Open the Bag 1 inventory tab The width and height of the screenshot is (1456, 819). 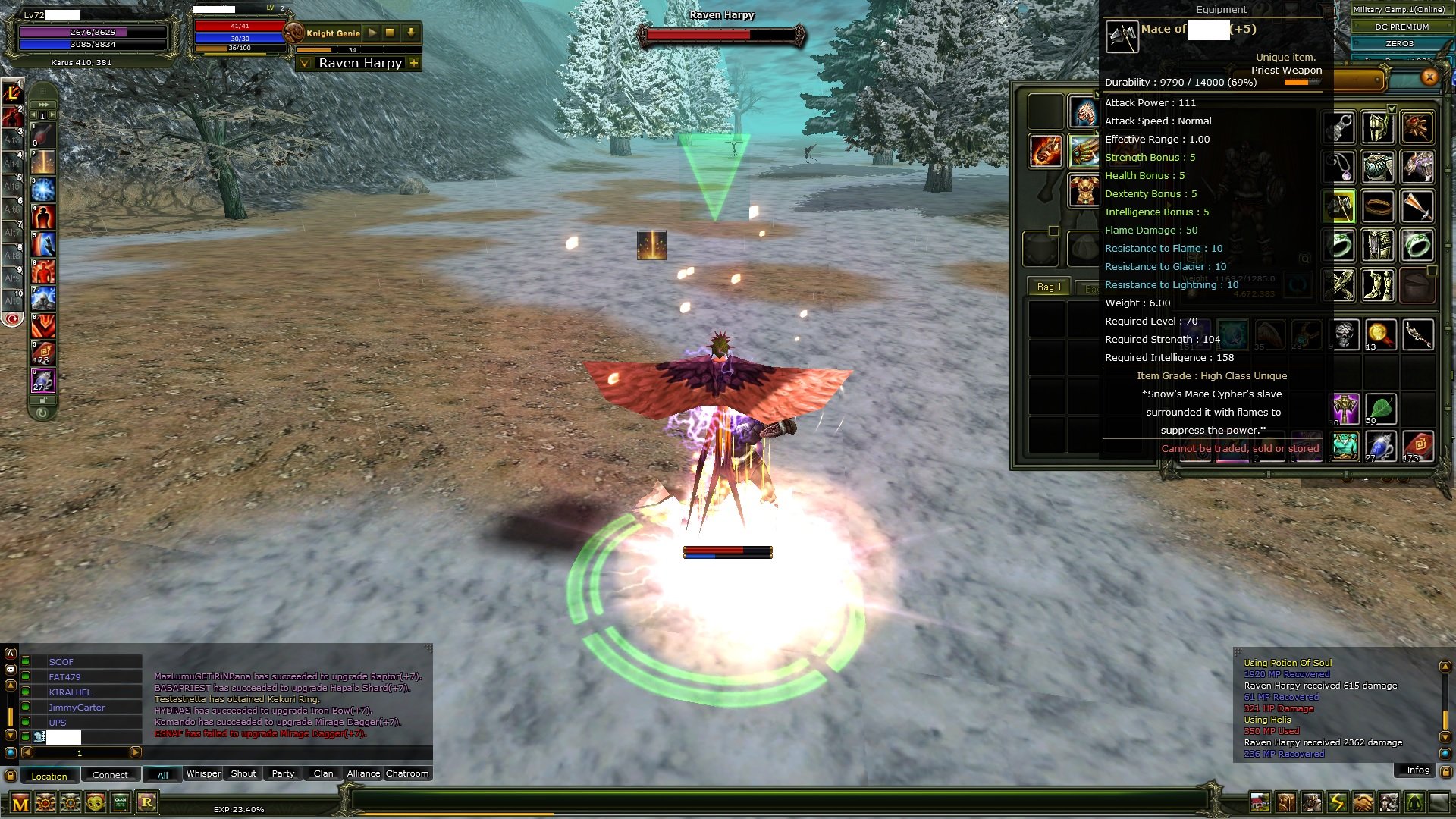click(x=1049, y=287)
